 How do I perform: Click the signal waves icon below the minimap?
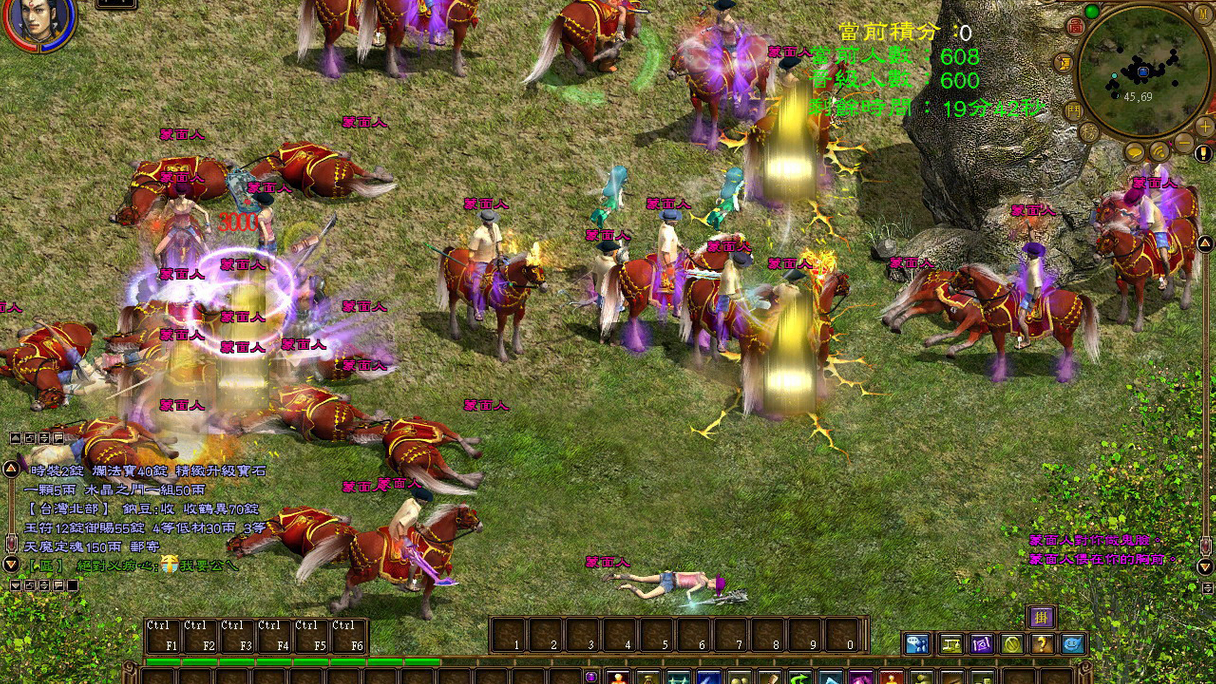[1159, 153]
